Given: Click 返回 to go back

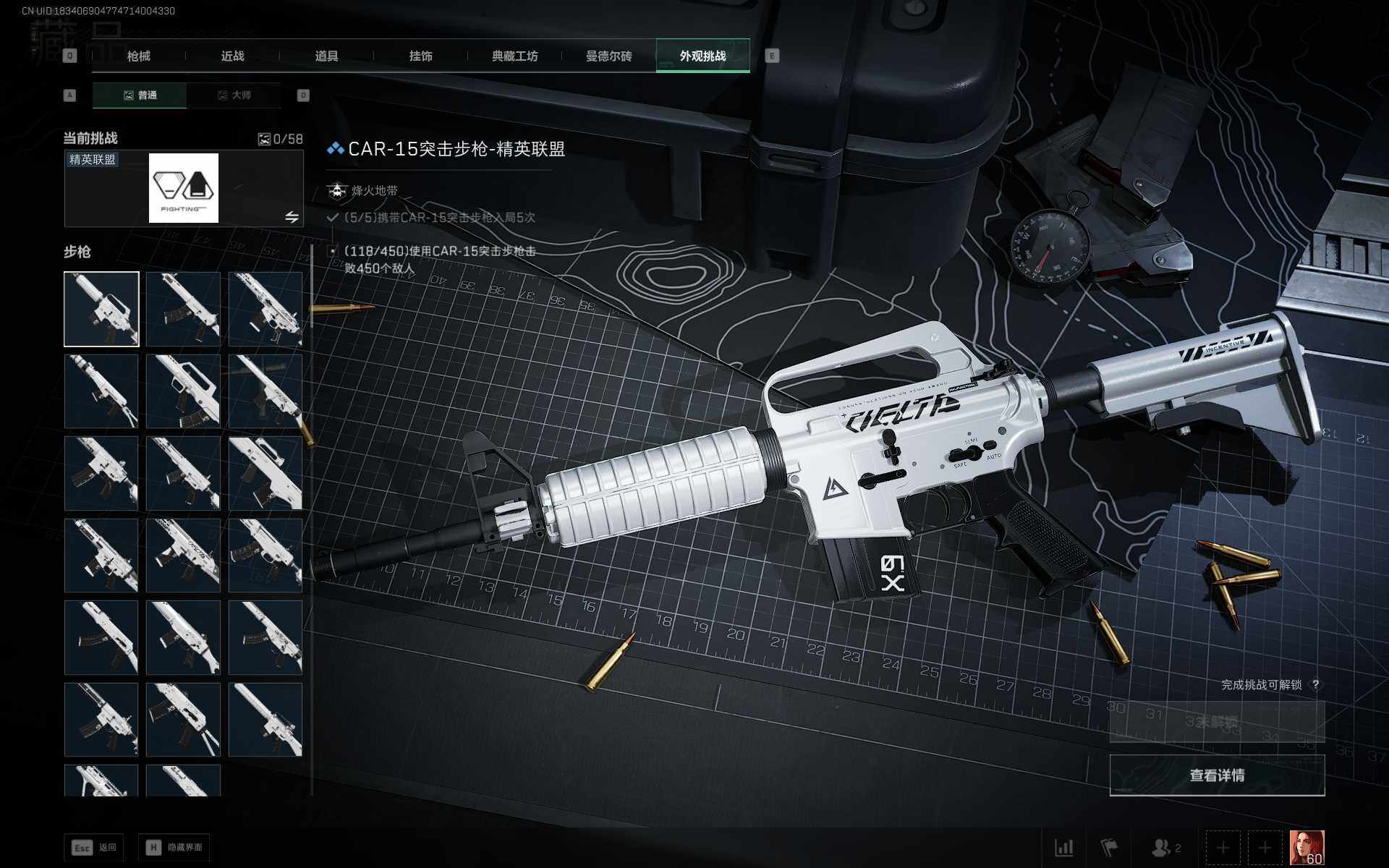Looking at the screenshot, I should [x=95, y=847].
